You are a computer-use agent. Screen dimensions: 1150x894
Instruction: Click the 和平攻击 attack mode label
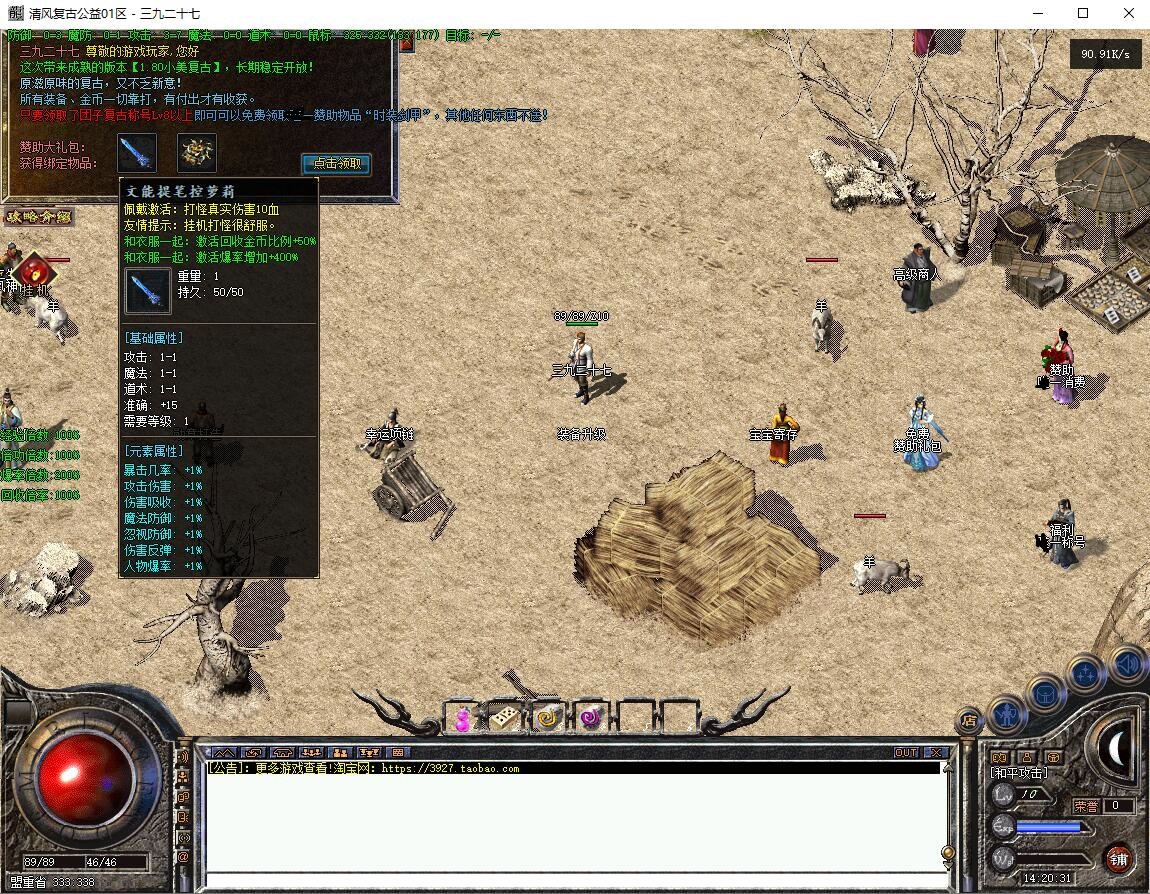coord(1019,773)
